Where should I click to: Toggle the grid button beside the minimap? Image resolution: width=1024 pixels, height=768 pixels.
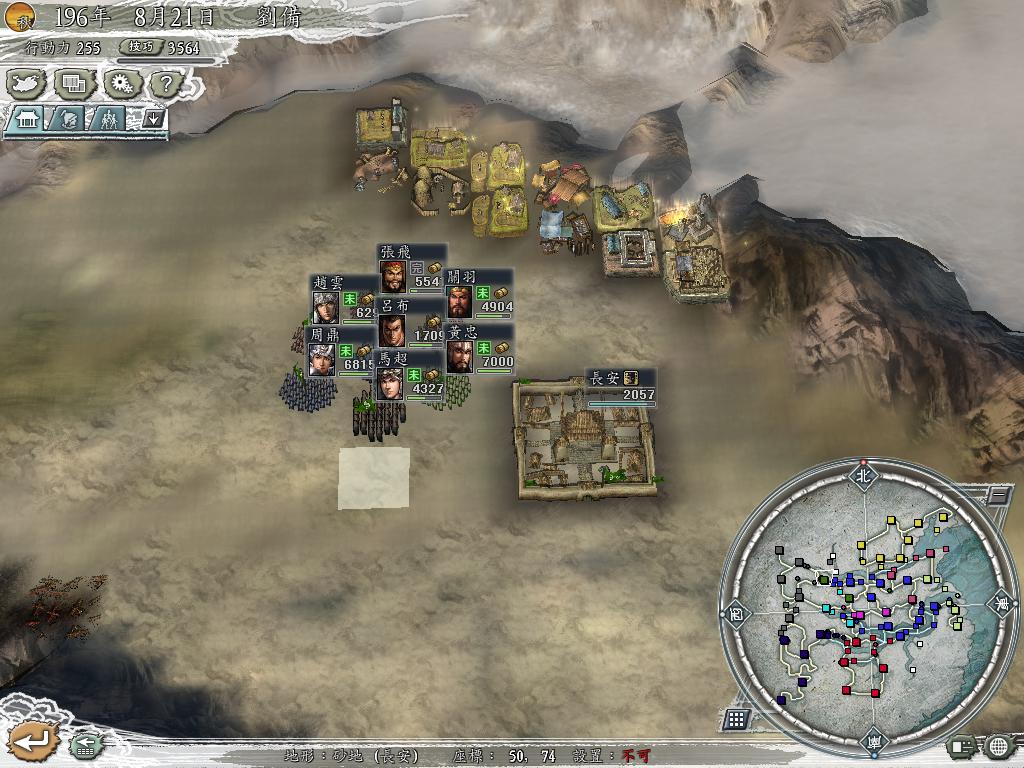(736, 719)
